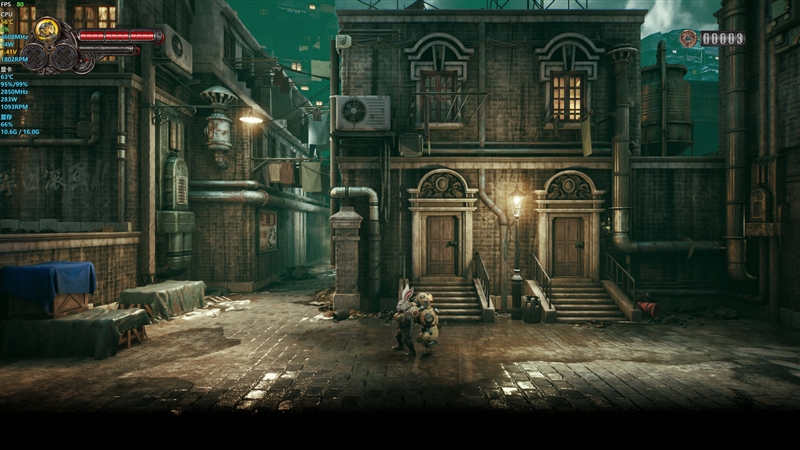
Task: Click the golden rabbit character portrait
Action: [x=46, y=30]
